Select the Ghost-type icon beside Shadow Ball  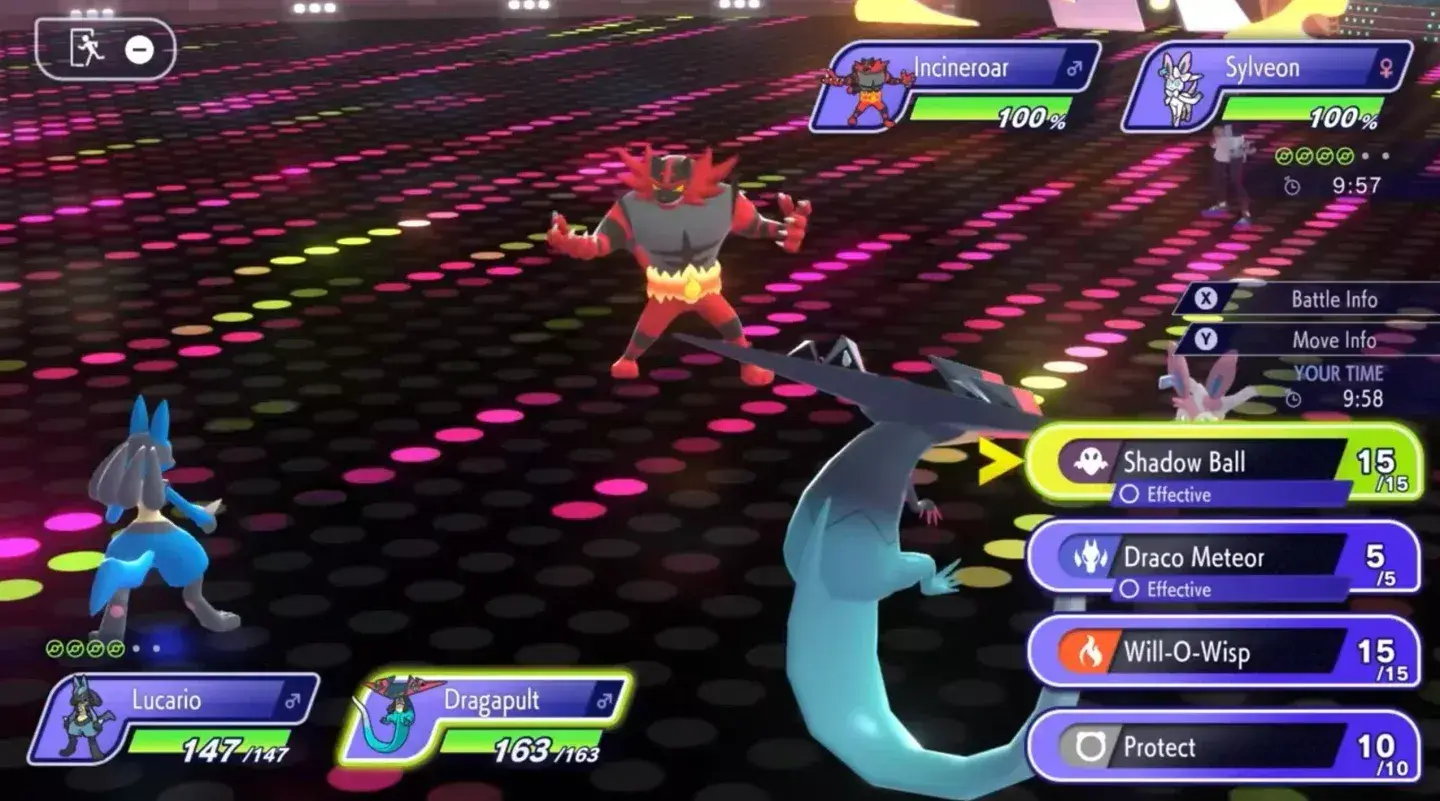[x=1092, y=462]
